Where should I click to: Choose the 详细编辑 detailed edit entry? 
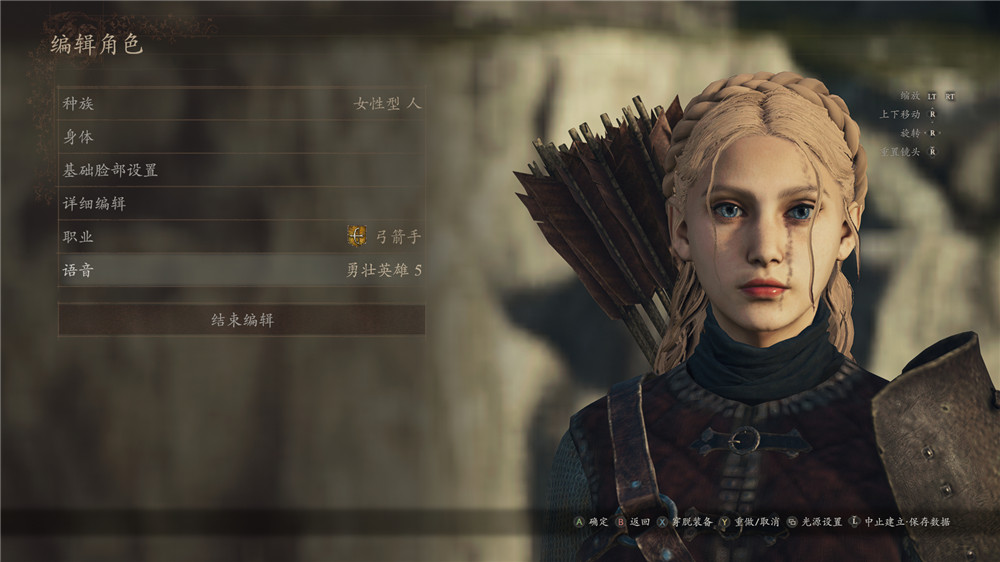click(x=241, y=203)
